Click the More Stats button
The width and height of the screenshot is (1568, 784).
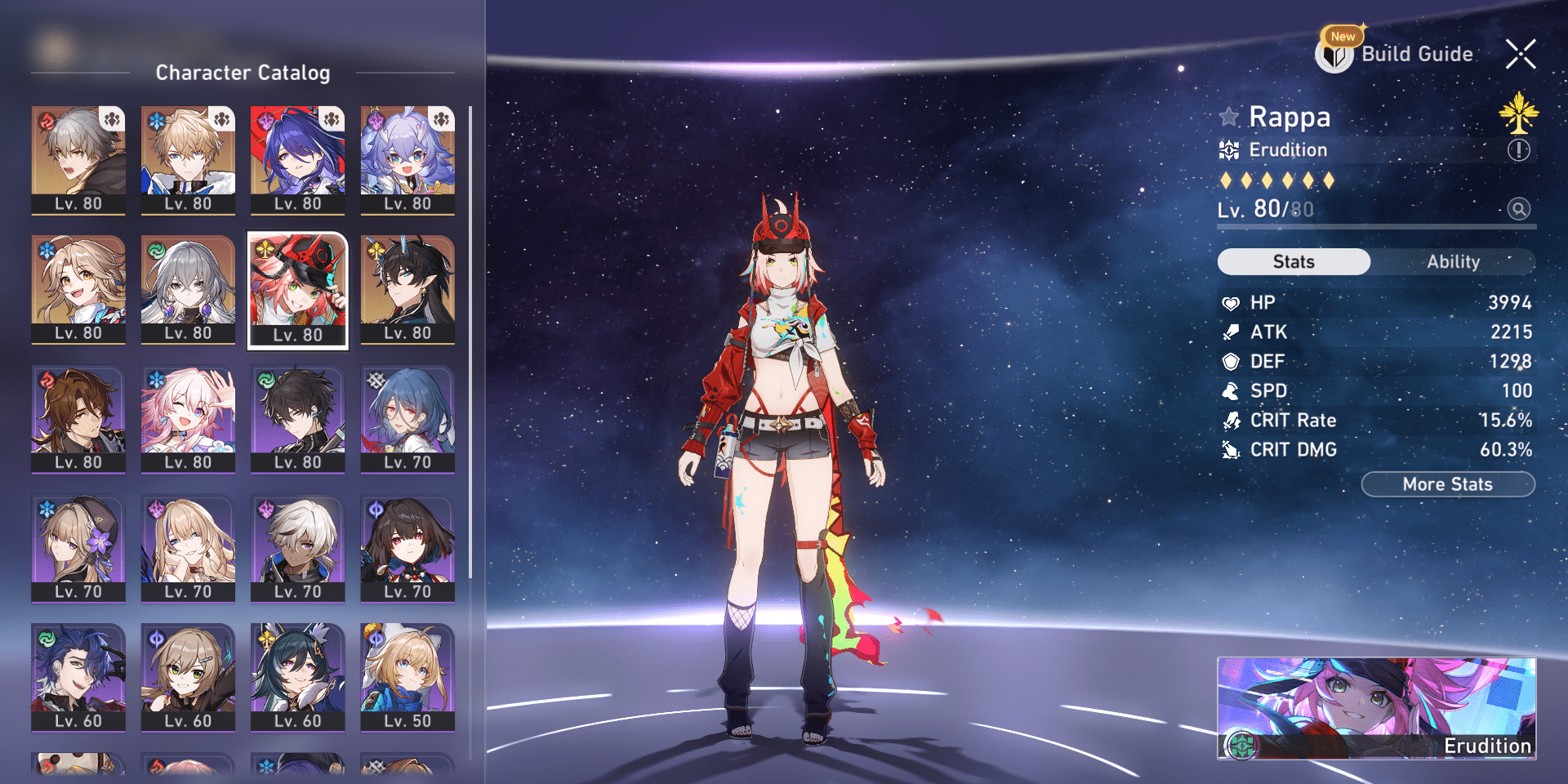(x=1448, y=483)
